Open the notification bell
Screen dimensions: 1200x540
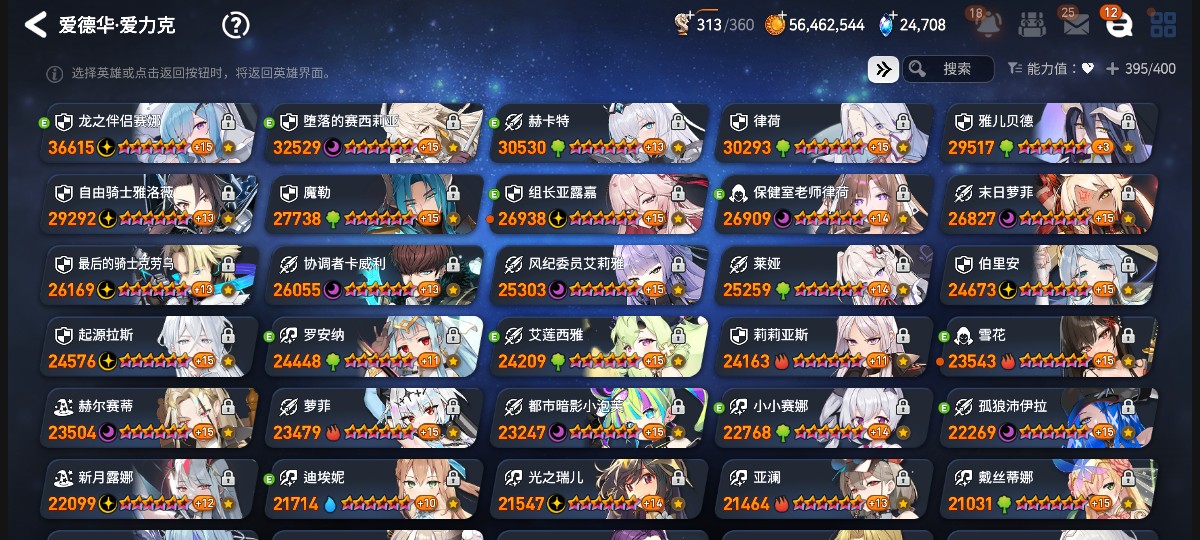pyautogui.click(x=988, y=24)
